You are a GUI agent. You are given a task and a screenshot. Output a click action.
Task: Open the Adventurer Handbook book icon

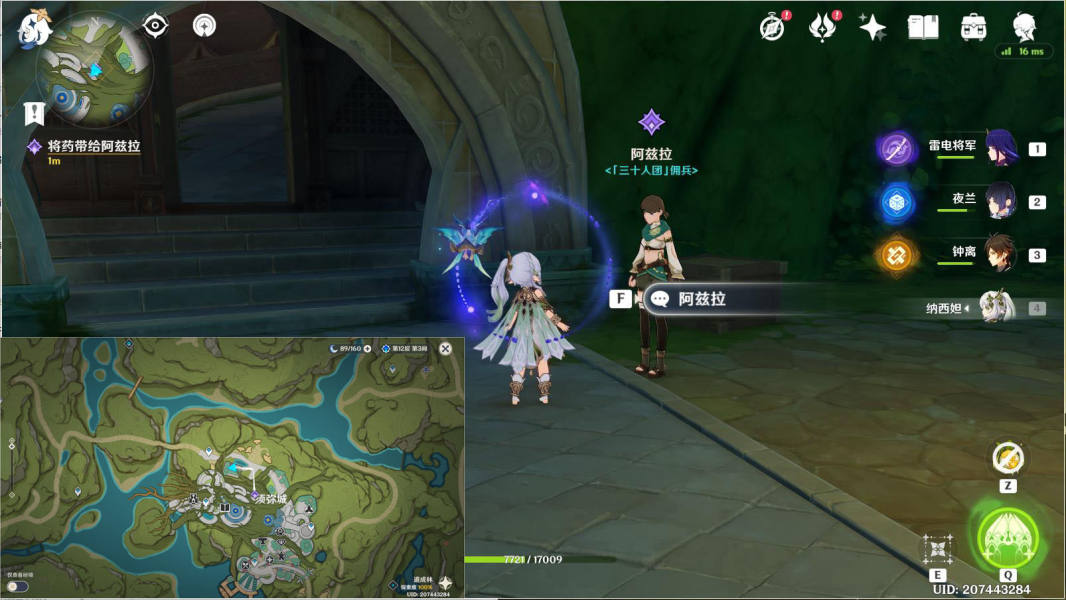(922, 27)
